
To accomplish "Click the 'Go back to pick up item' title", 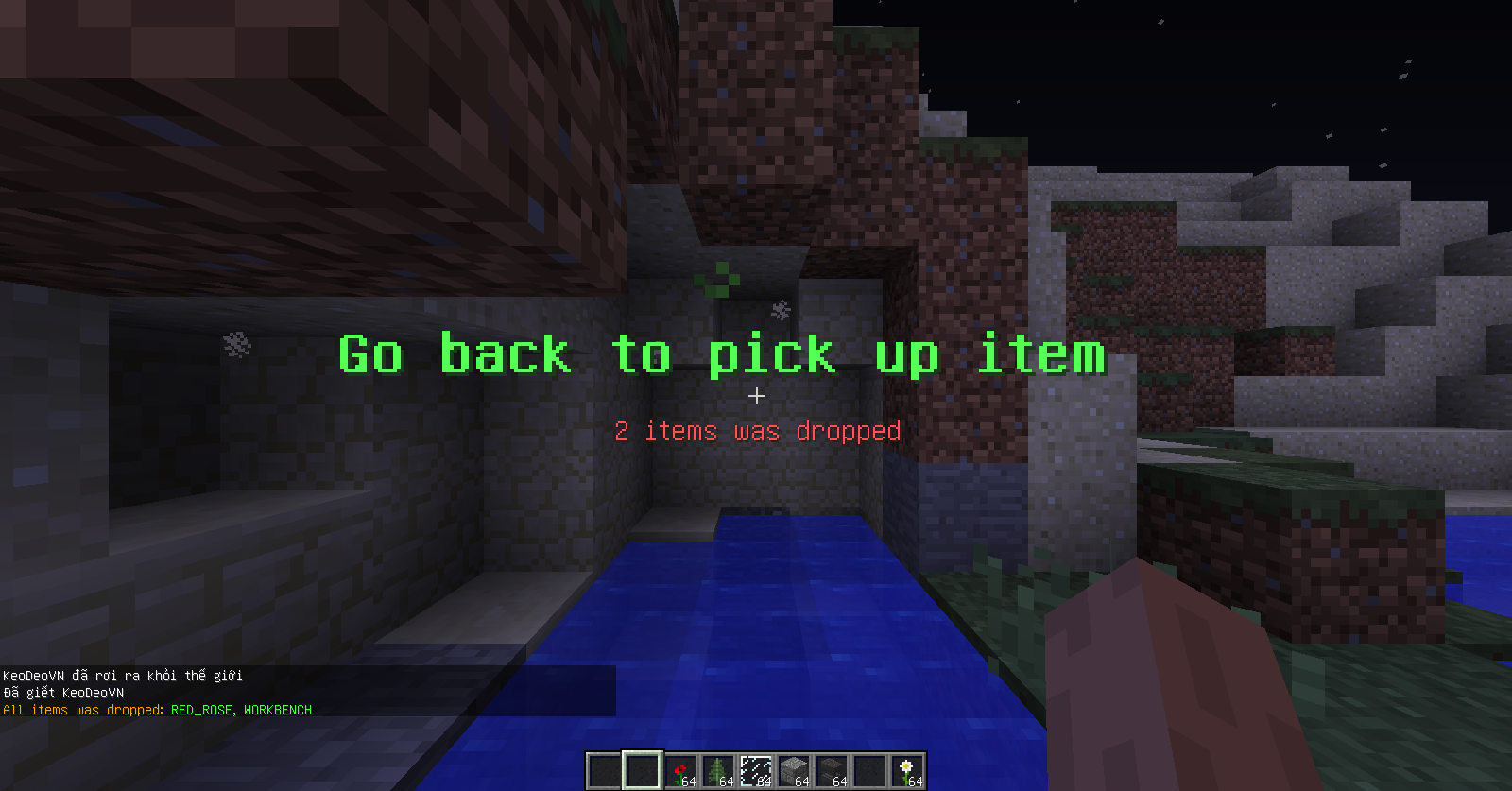I will (721, 356).
